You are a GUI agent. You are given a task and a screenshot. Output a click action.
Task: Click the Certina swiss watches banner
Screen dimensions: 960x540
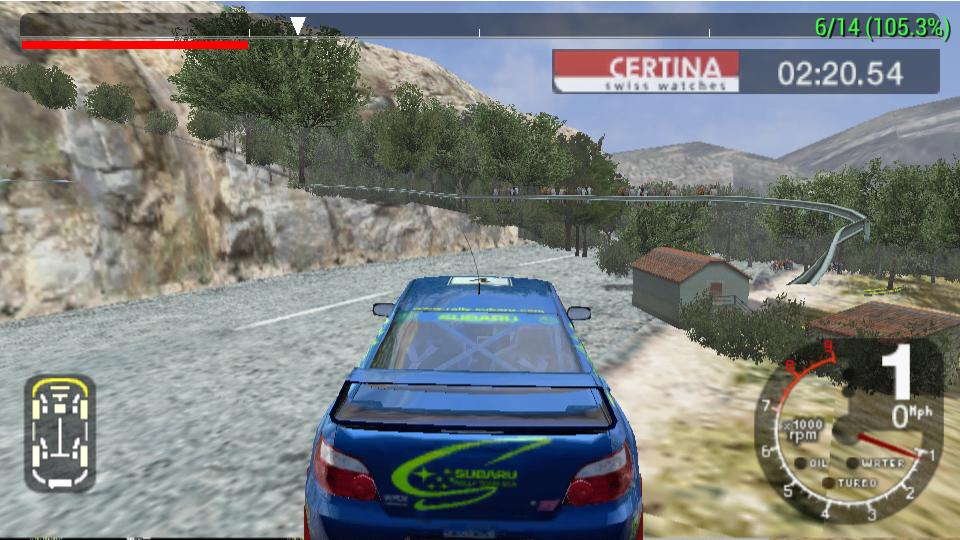pyautogui.click(x=646, y=72)
